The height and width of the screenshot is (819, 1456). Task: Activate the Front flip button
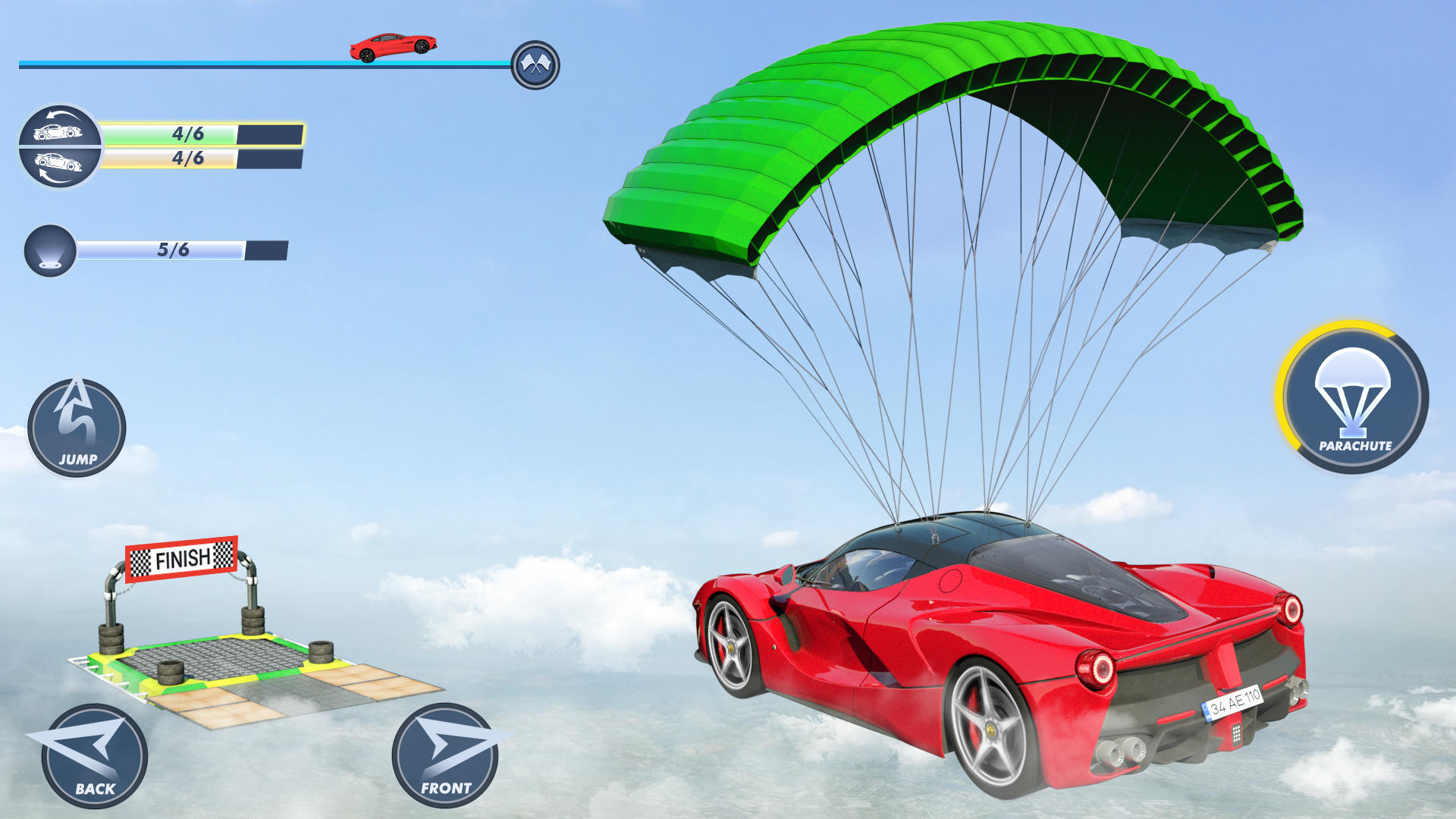pos(445,756)
